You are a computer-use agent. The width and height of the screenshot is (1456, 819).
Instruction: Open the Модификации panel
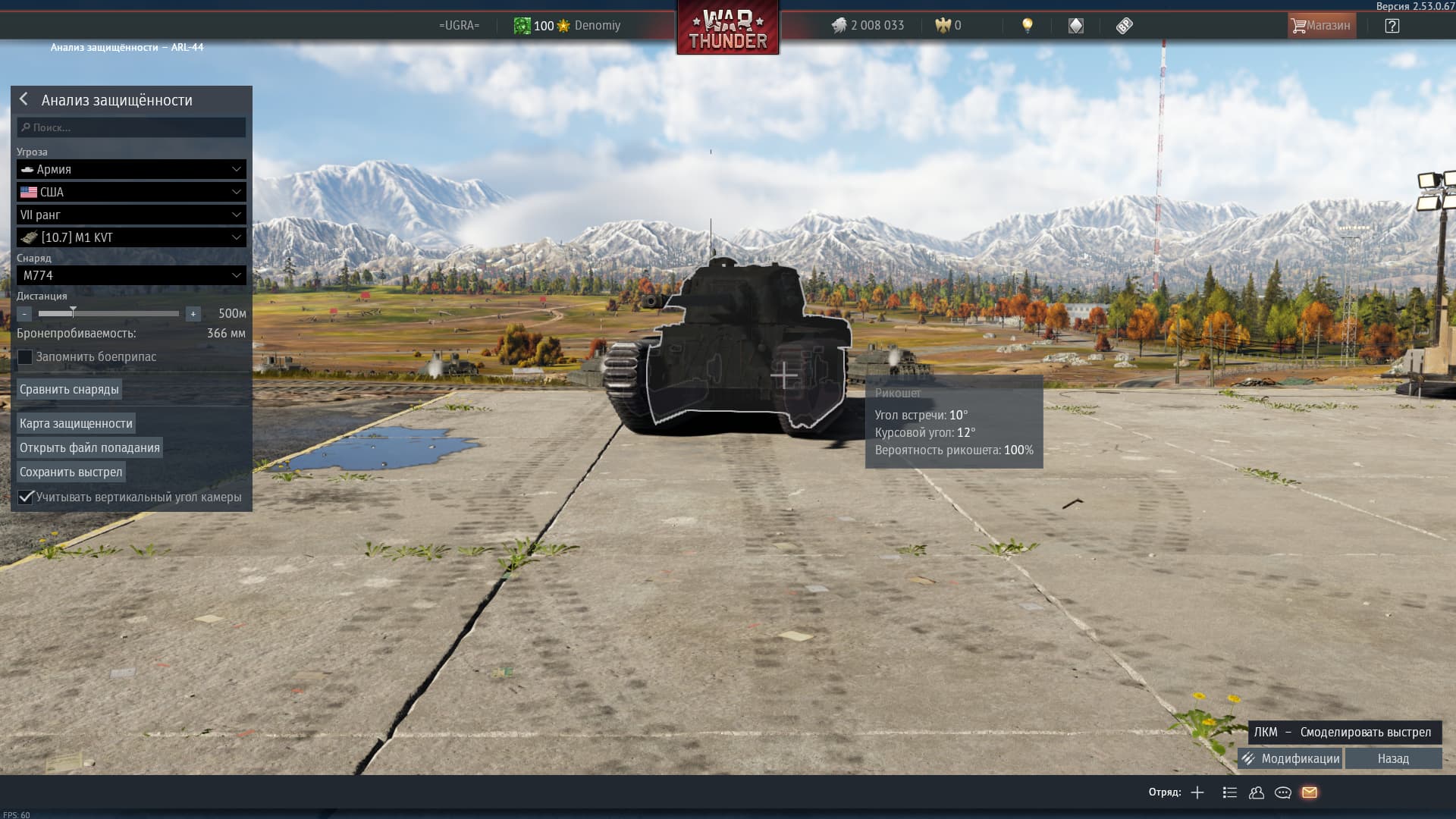(1290, 758)
